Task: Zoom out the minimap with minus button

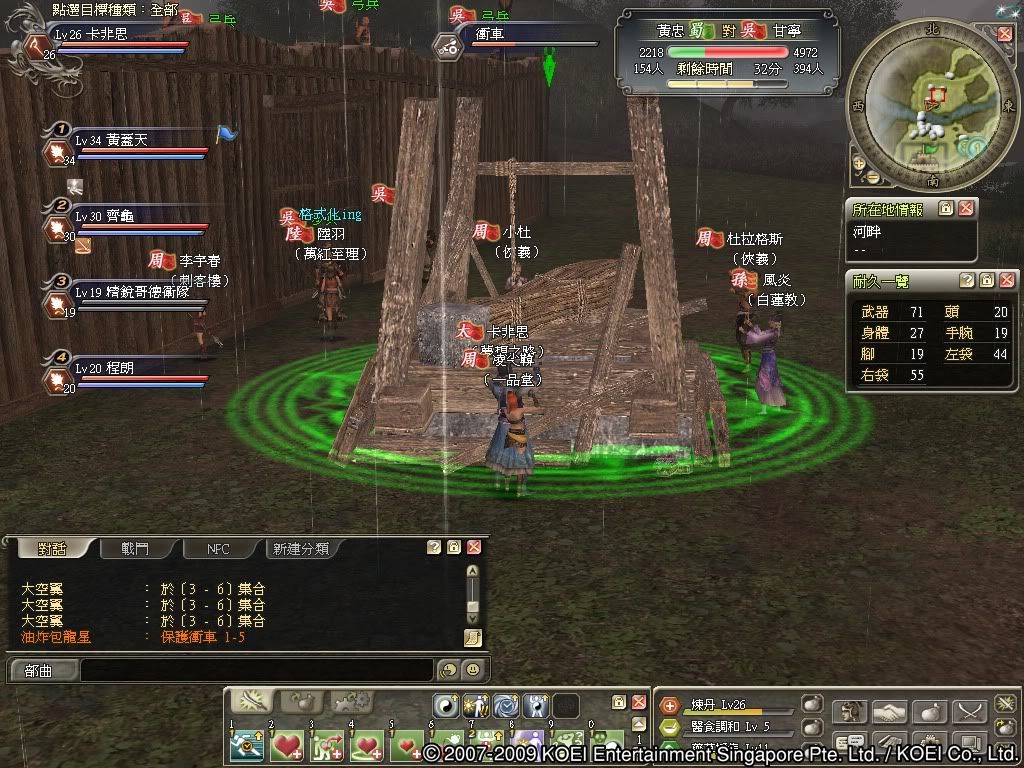Action: (x=872, y=177)
